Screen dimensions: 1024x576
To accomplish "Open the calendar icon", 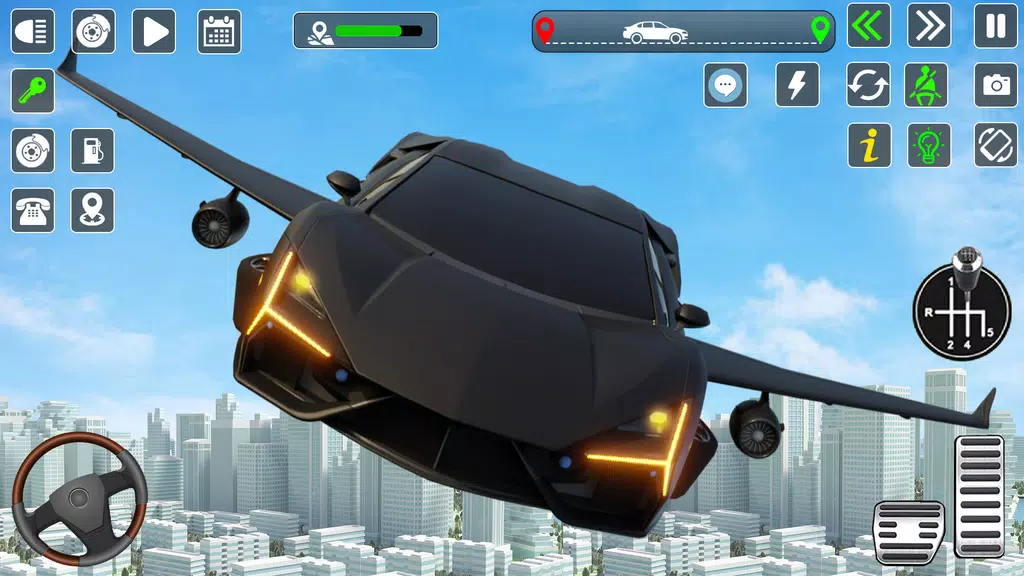I will click(219, 31).
